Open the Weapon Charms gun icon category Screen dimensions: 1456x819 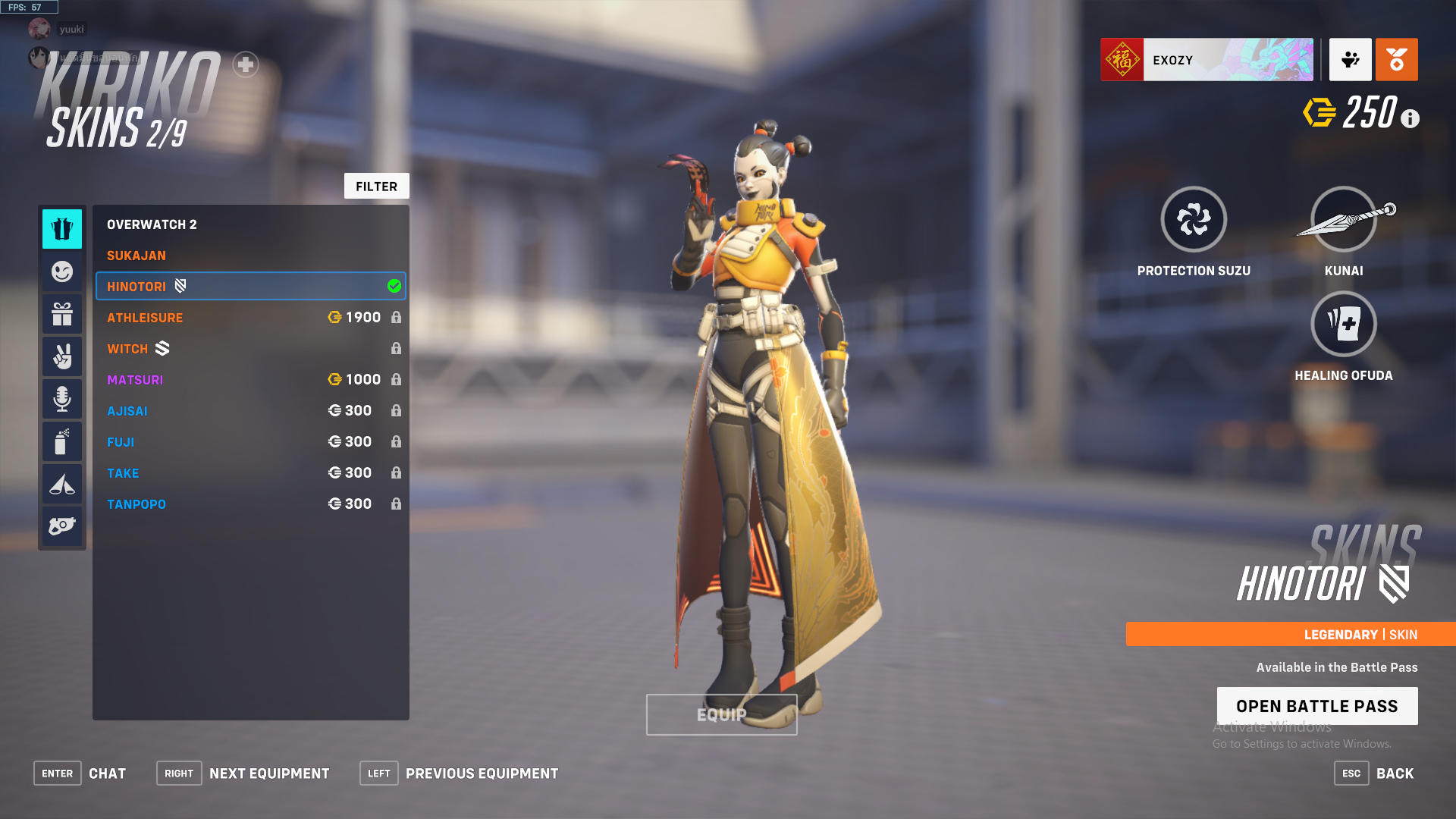[x=62, y=526]
